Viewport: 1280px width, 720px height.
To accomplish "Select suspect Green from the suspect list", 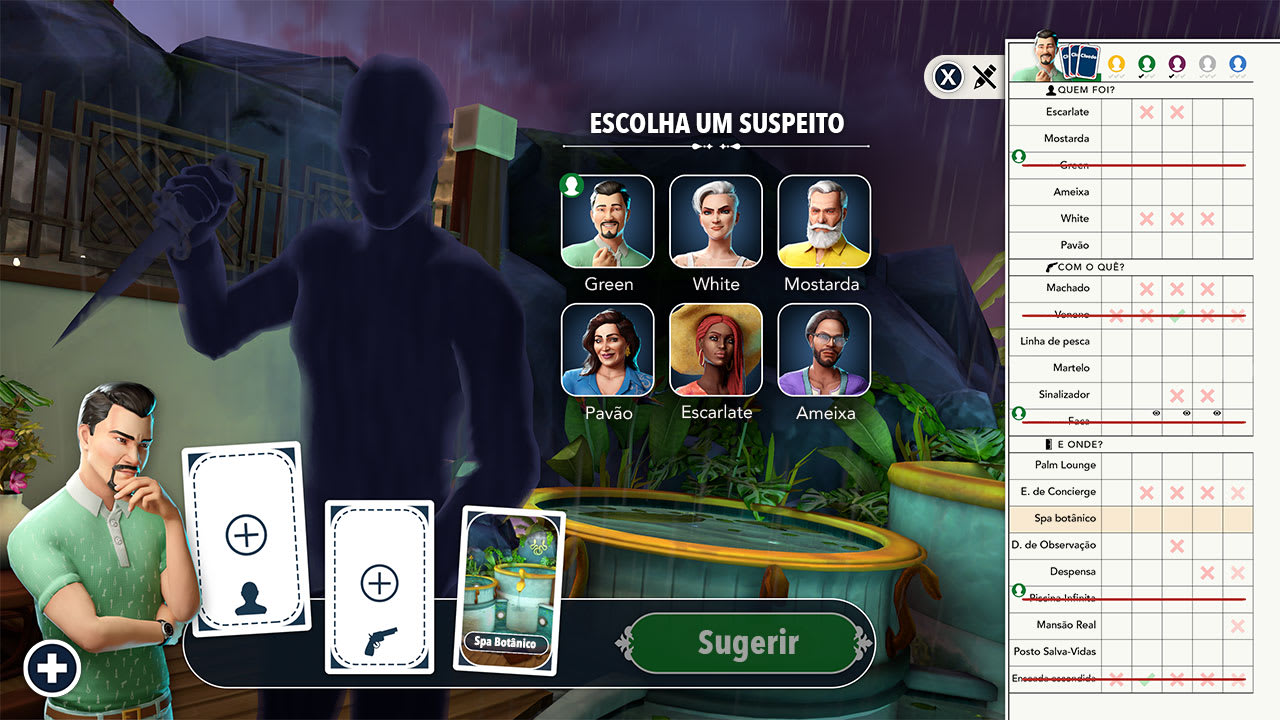I will coord(607,222).
